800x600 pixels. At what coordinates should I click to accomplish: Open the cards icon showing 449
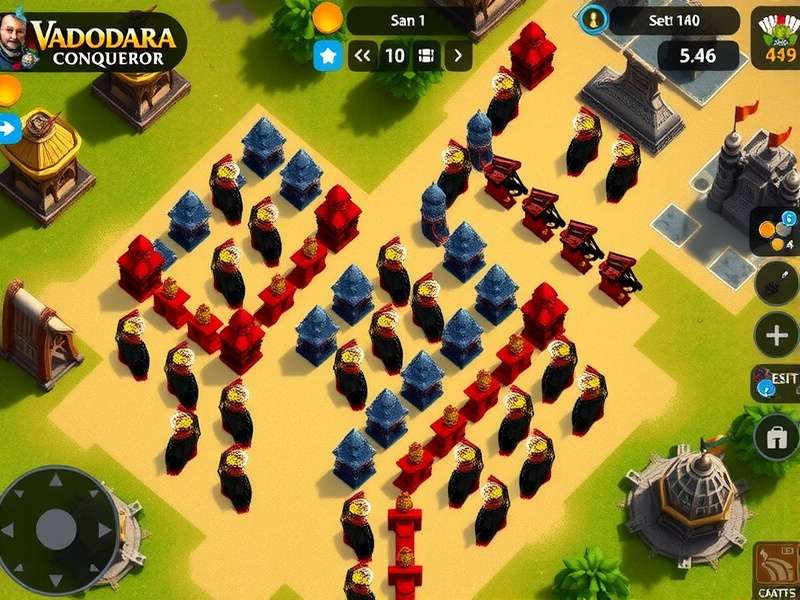tap(777, 40)
